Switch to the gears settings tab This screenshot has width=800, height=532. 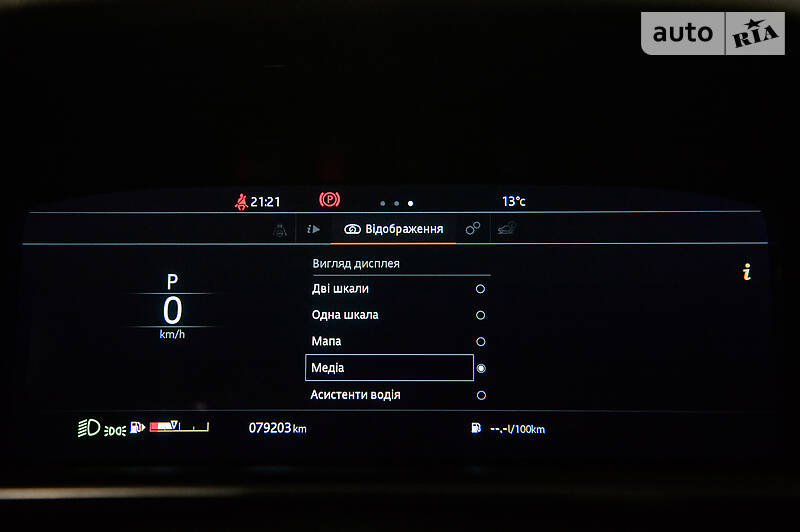point(473,229)
